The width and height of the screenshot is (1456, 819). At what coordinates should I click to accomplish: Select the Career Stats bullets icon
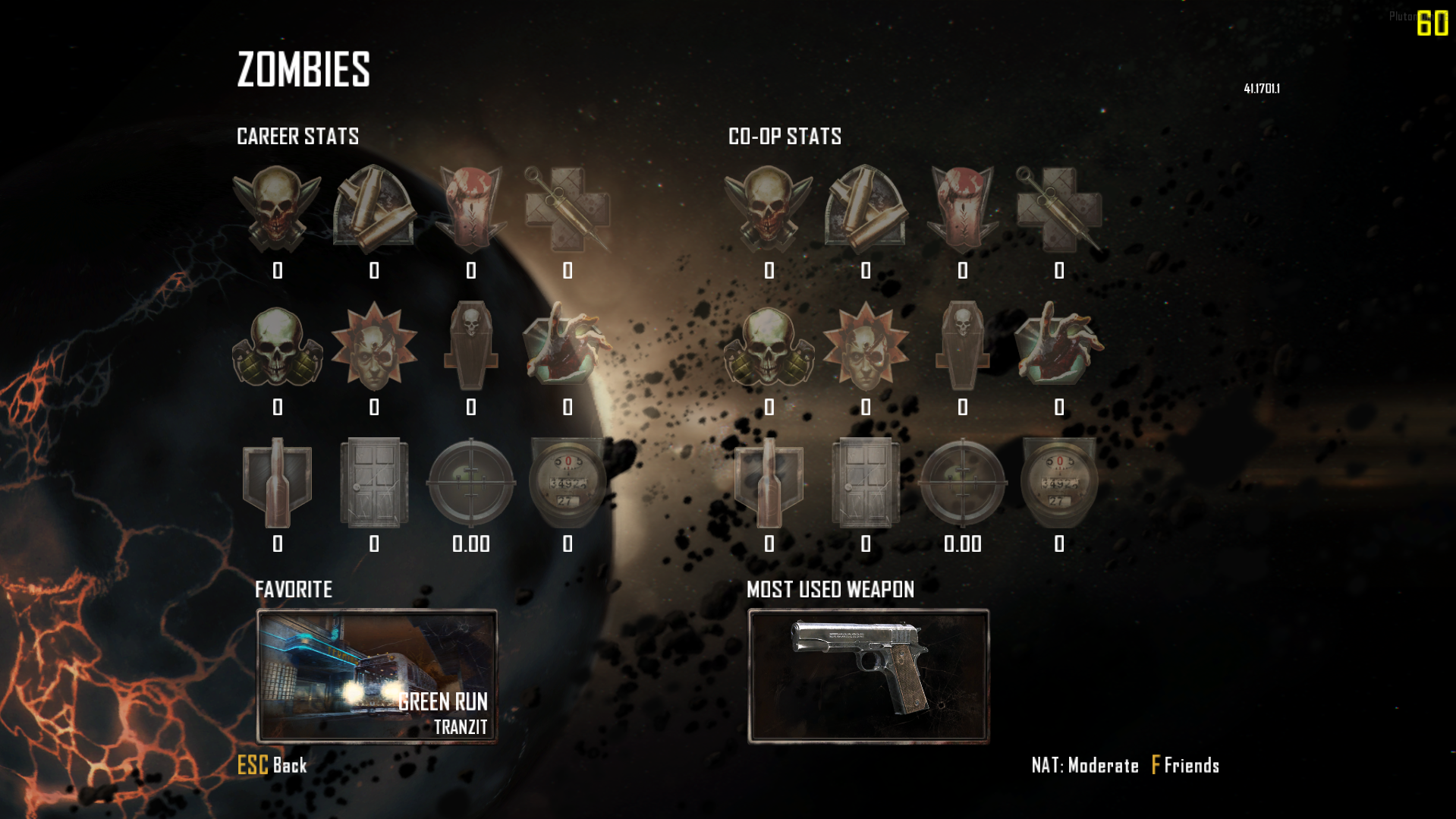pos(374,209)
